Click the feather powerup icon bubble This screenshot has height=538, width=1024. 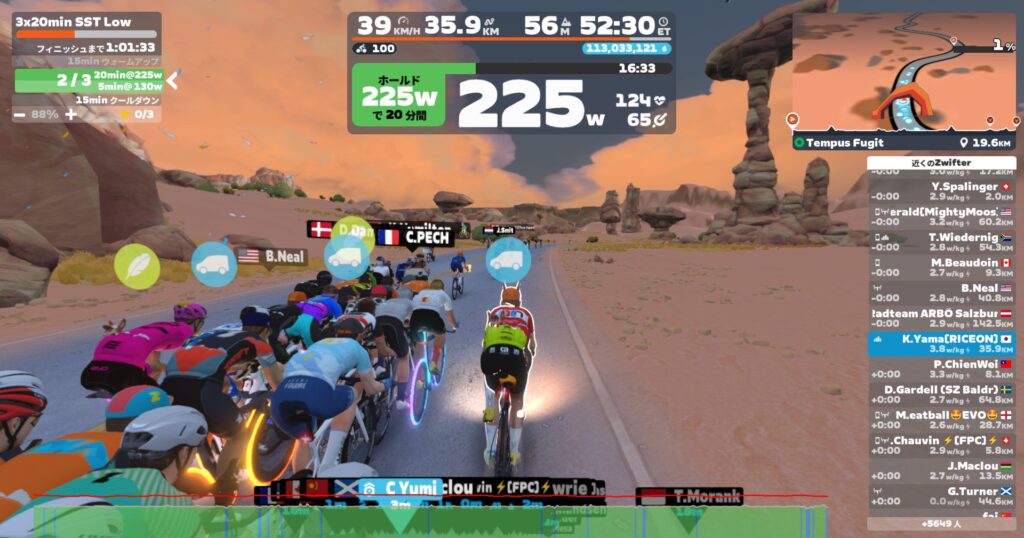(x=137, y=266)
